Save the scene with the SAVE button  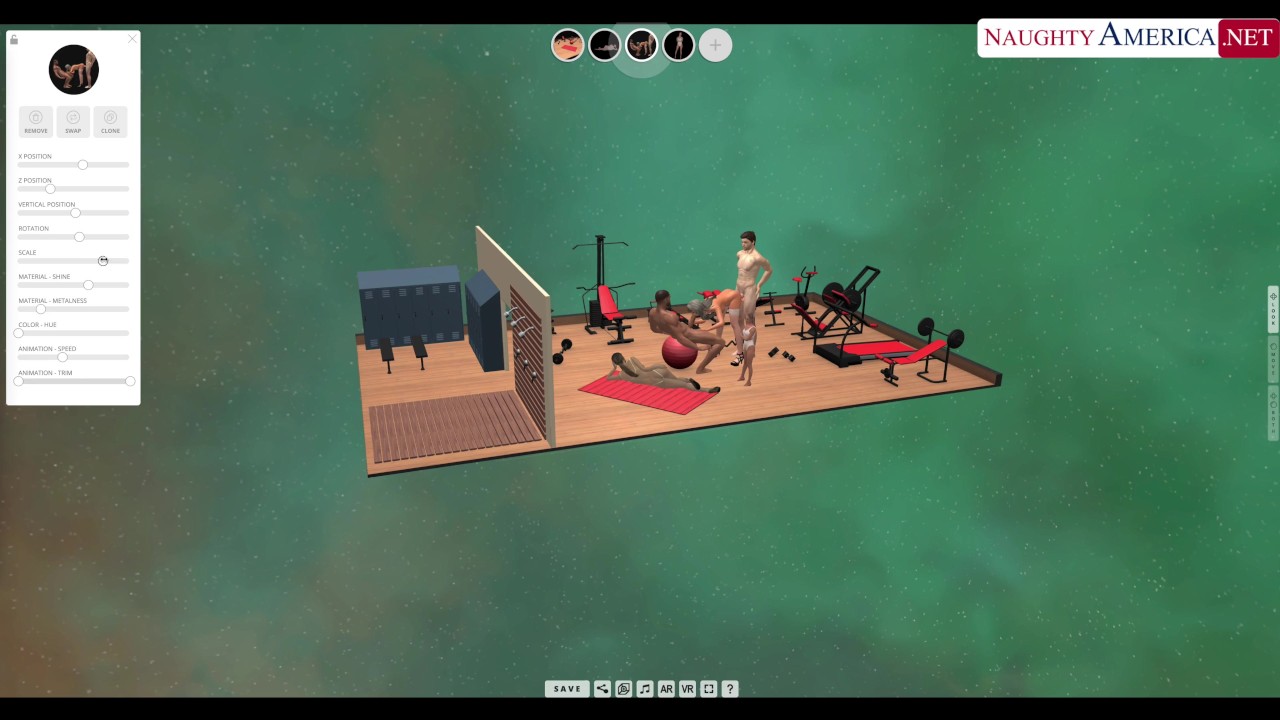tap(567, 689)
